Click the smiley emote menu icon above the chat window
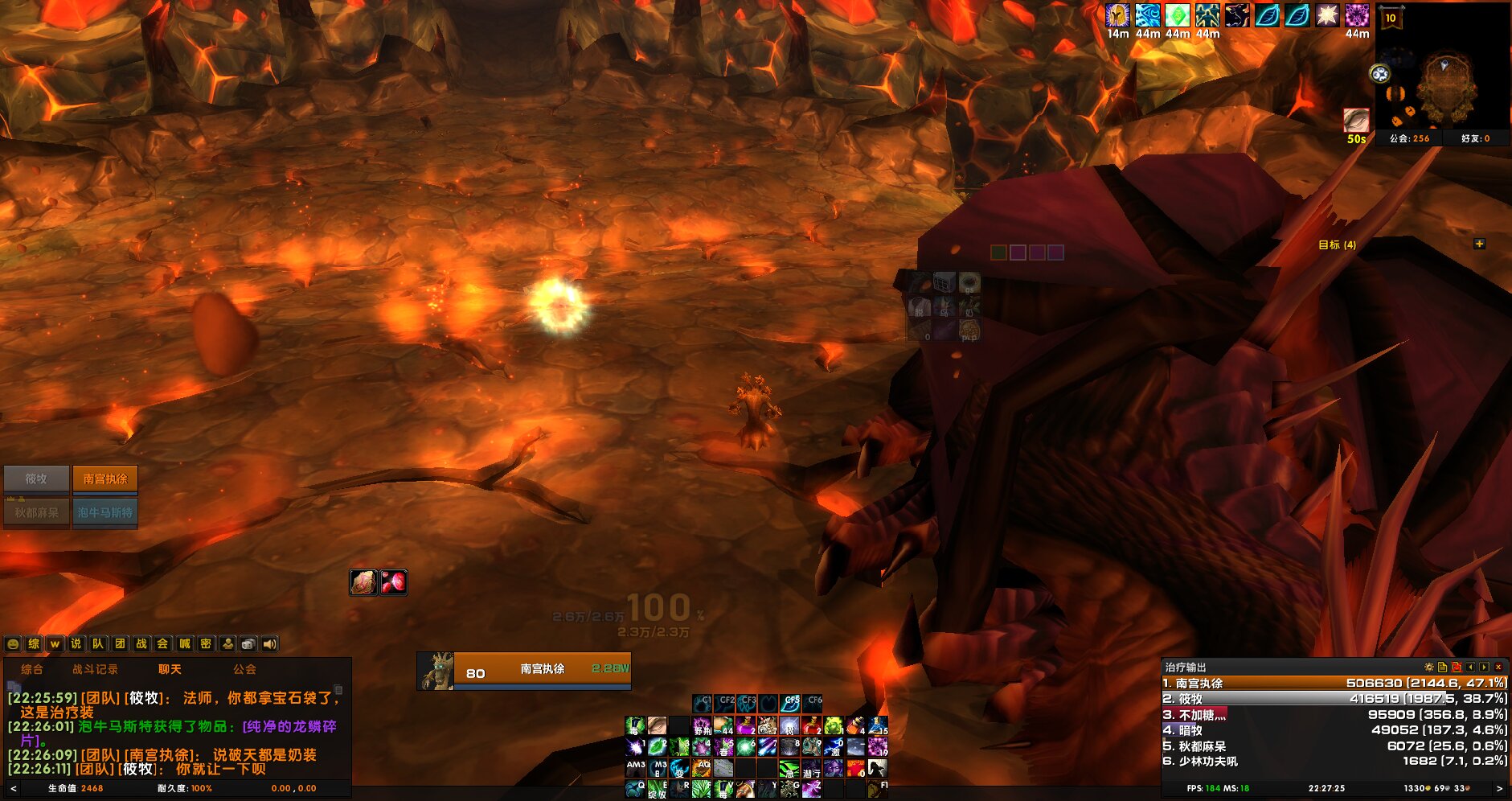Screen dimensions: 1512x801 tap(13, 645)
